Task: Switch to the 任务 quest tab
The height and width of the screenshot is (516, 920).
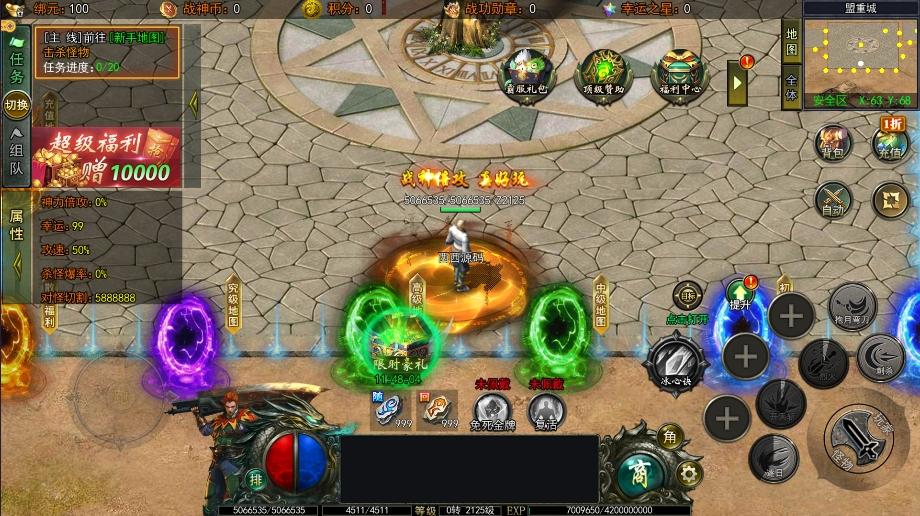Action: (17, 66)
